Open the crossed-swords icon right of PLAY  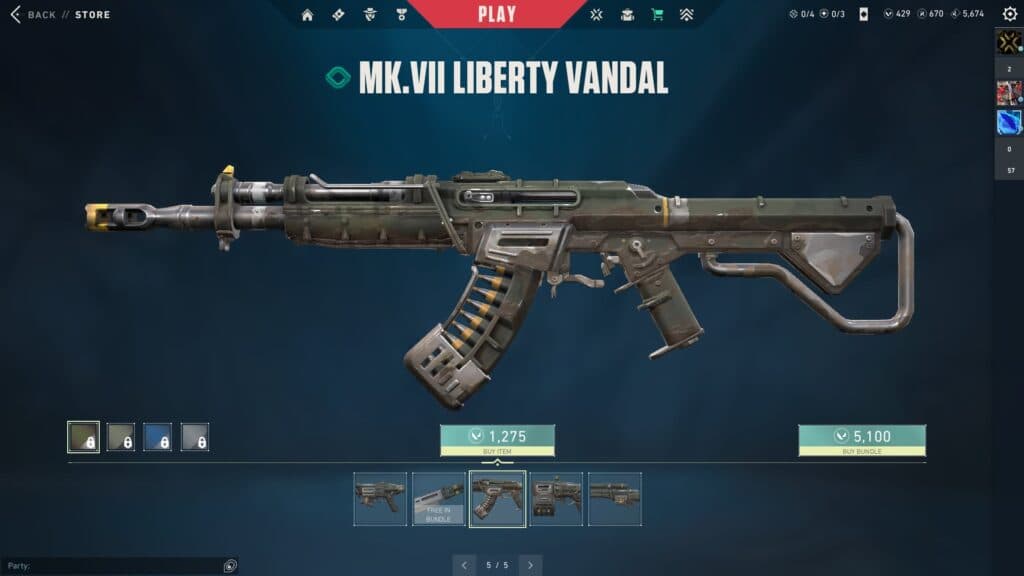pos(597,15)
